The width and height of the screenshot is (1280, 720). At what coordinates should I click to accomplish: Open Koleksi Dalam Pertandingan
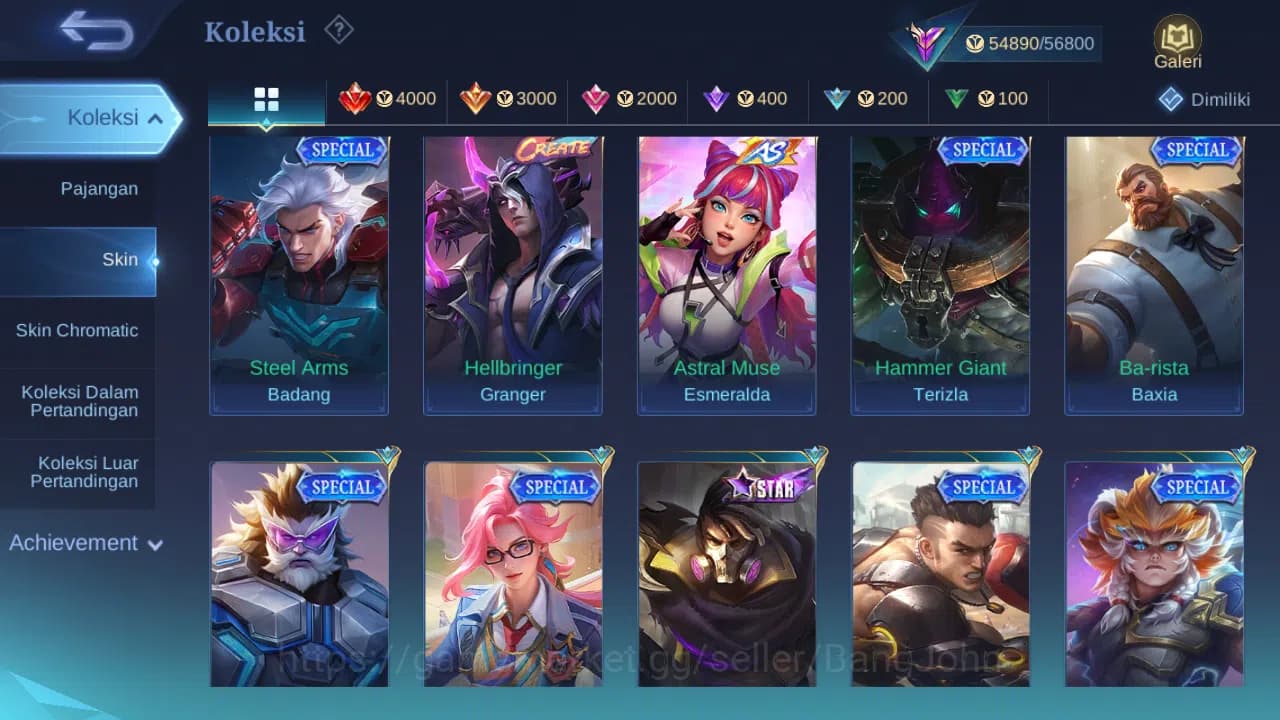tap(79, 401)
